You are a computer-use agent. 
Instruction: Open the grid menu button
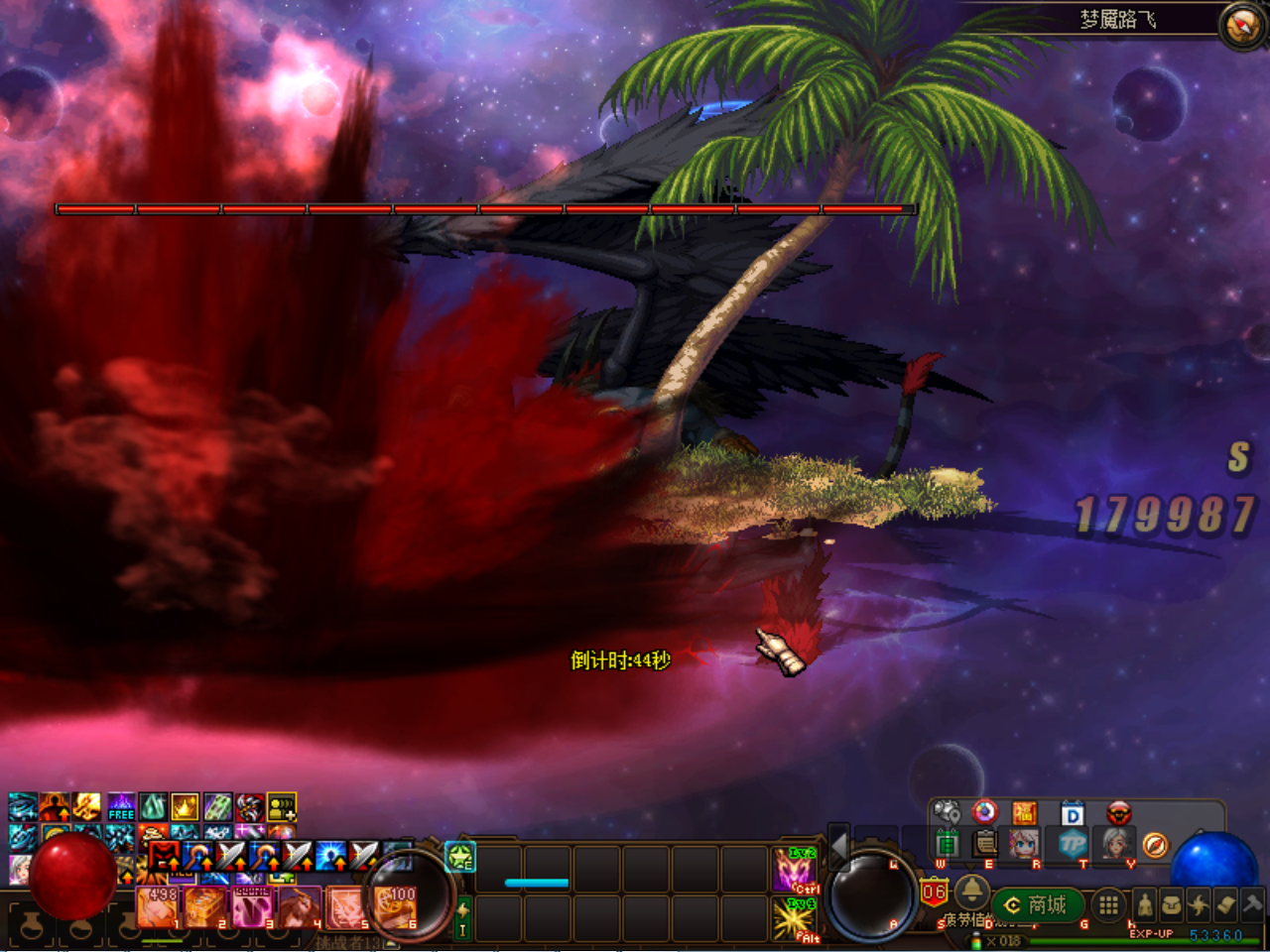(1108, 904)
